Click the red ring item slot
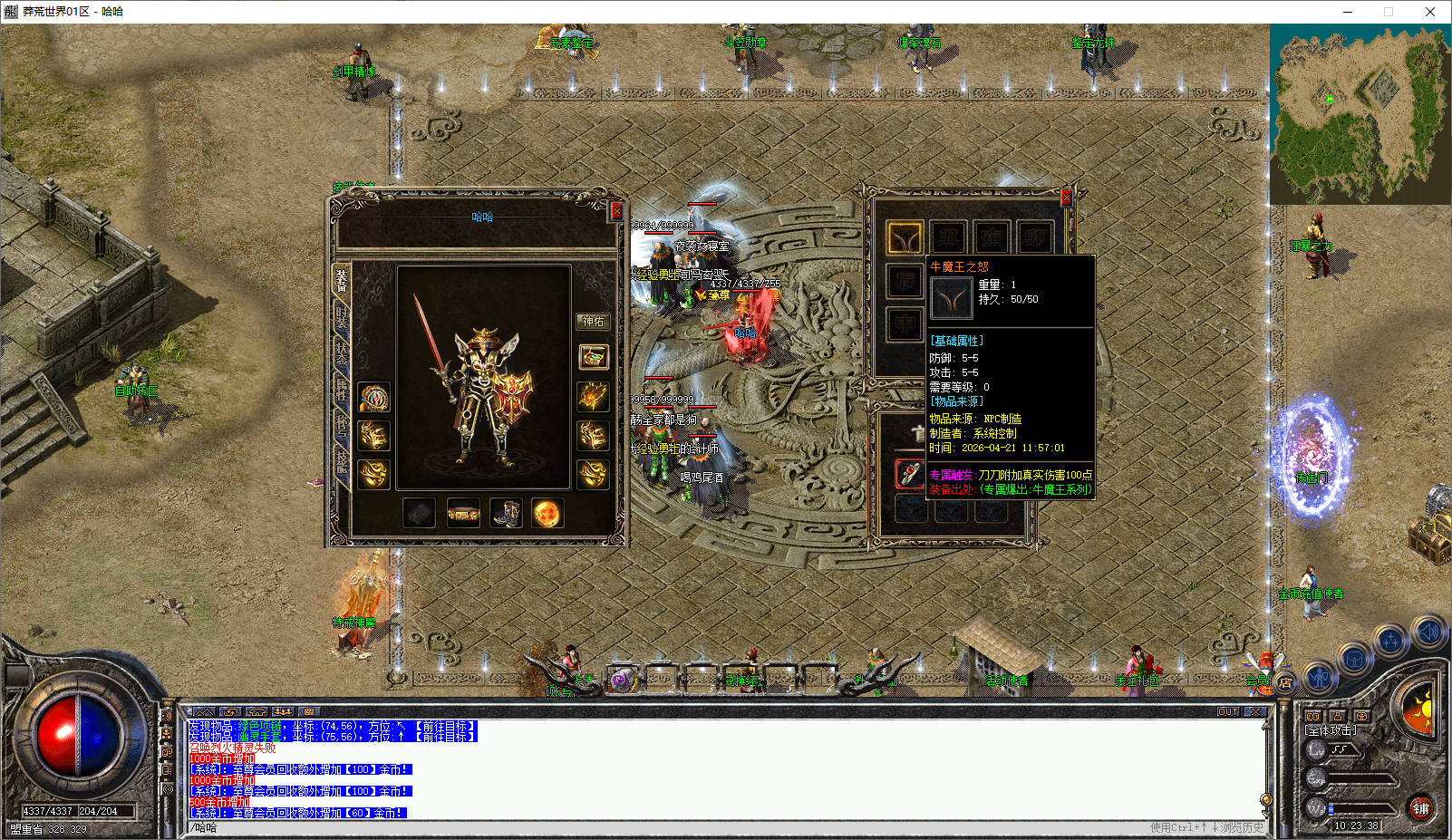 [909, 473]
